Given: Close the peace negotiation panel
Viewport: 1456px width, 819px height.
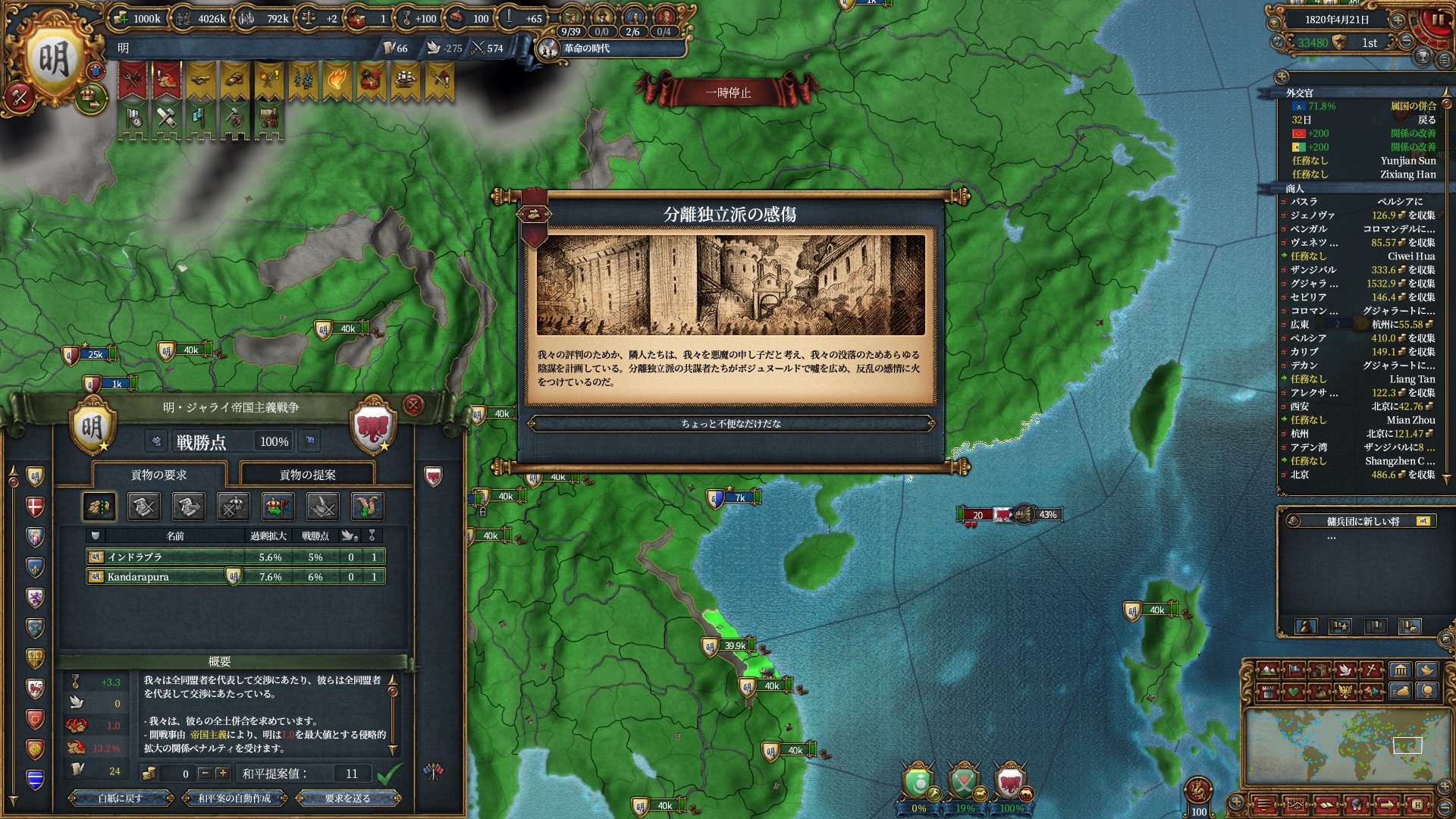Looking at the screenshot, I should (x=413, y=405).
